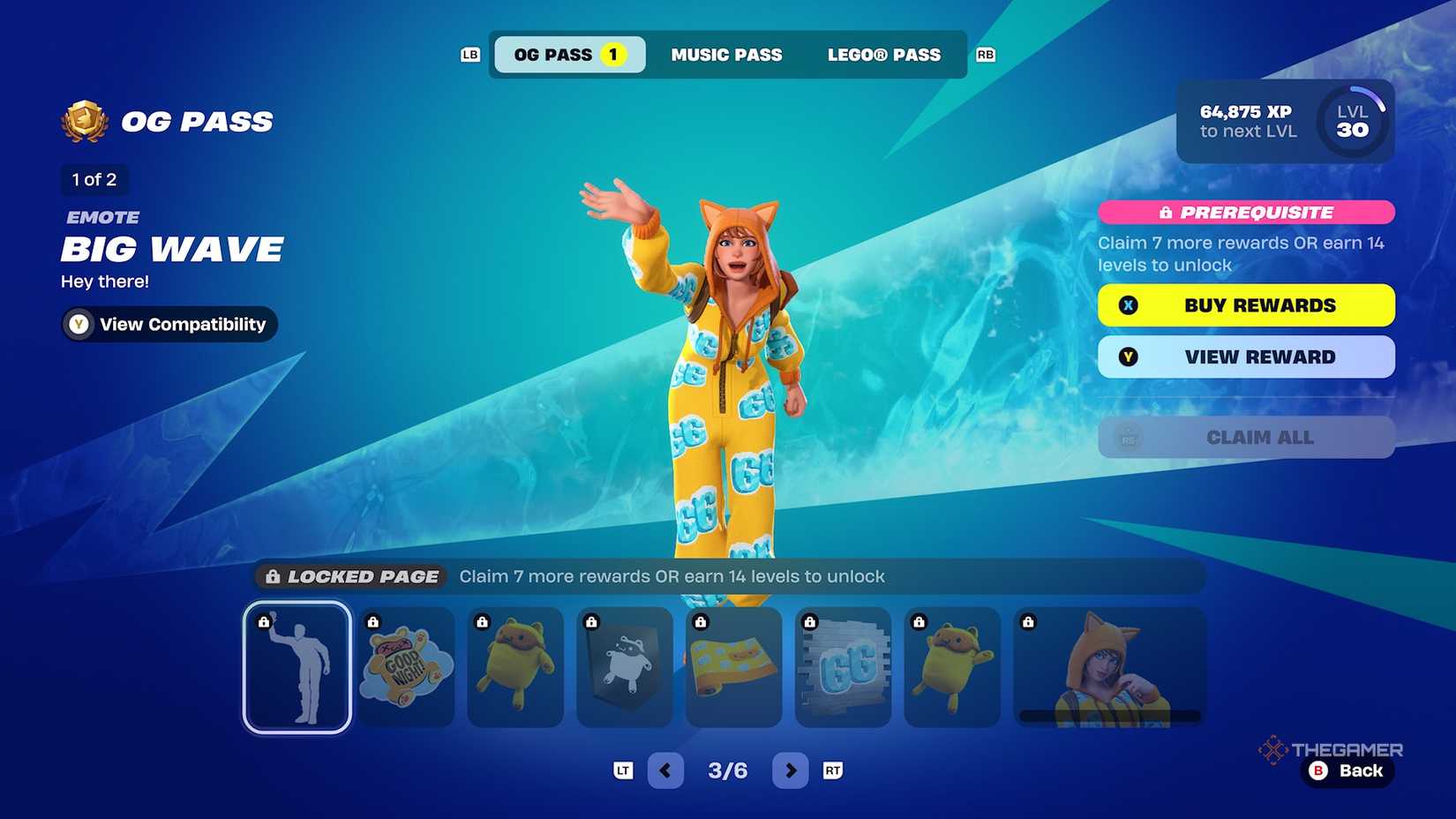1456x819 pixels.
Task: Select the yellow bear back bling reward
Action: click(x=515, y=666)
